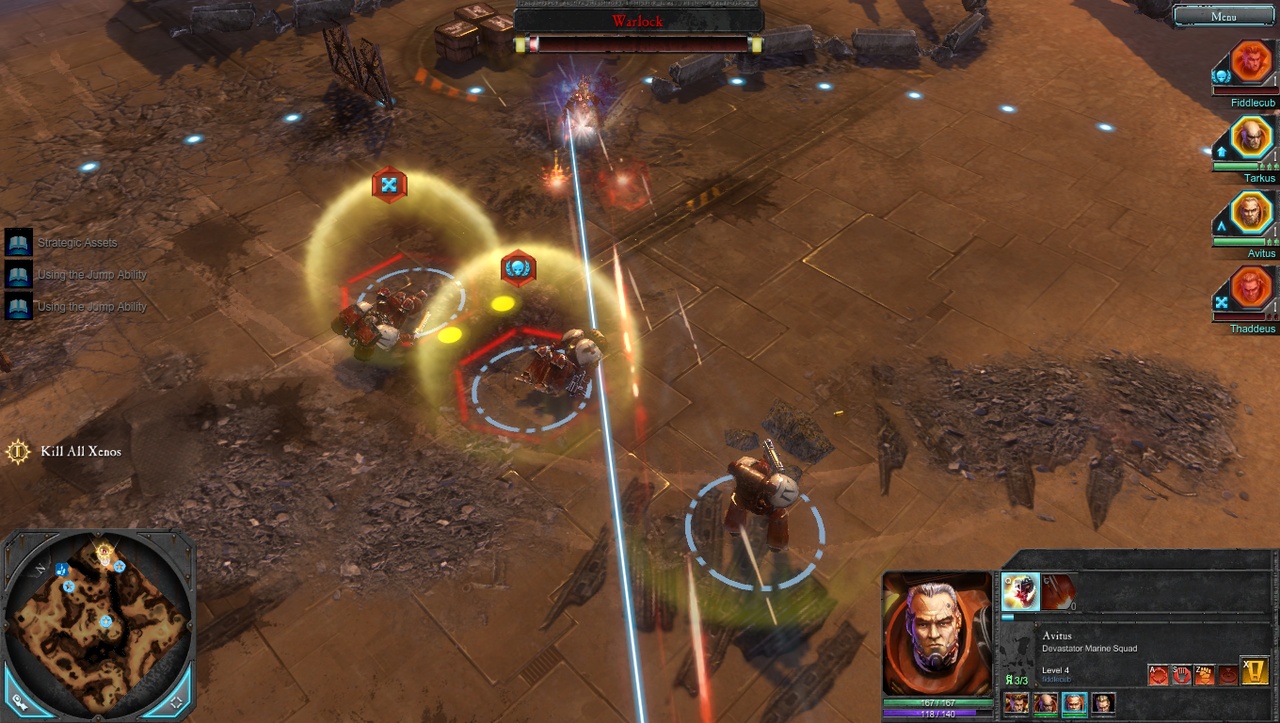
Task: Open the game Menu
Action: (1222, 16)
